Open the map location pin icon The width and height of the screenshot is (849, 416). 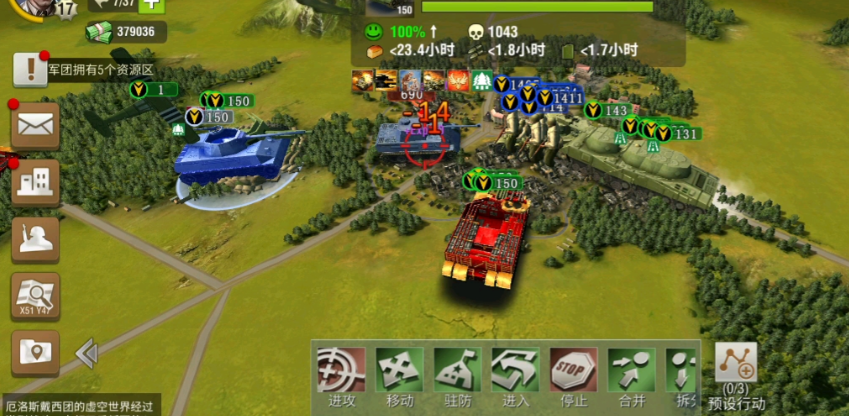tap(35, 353)
